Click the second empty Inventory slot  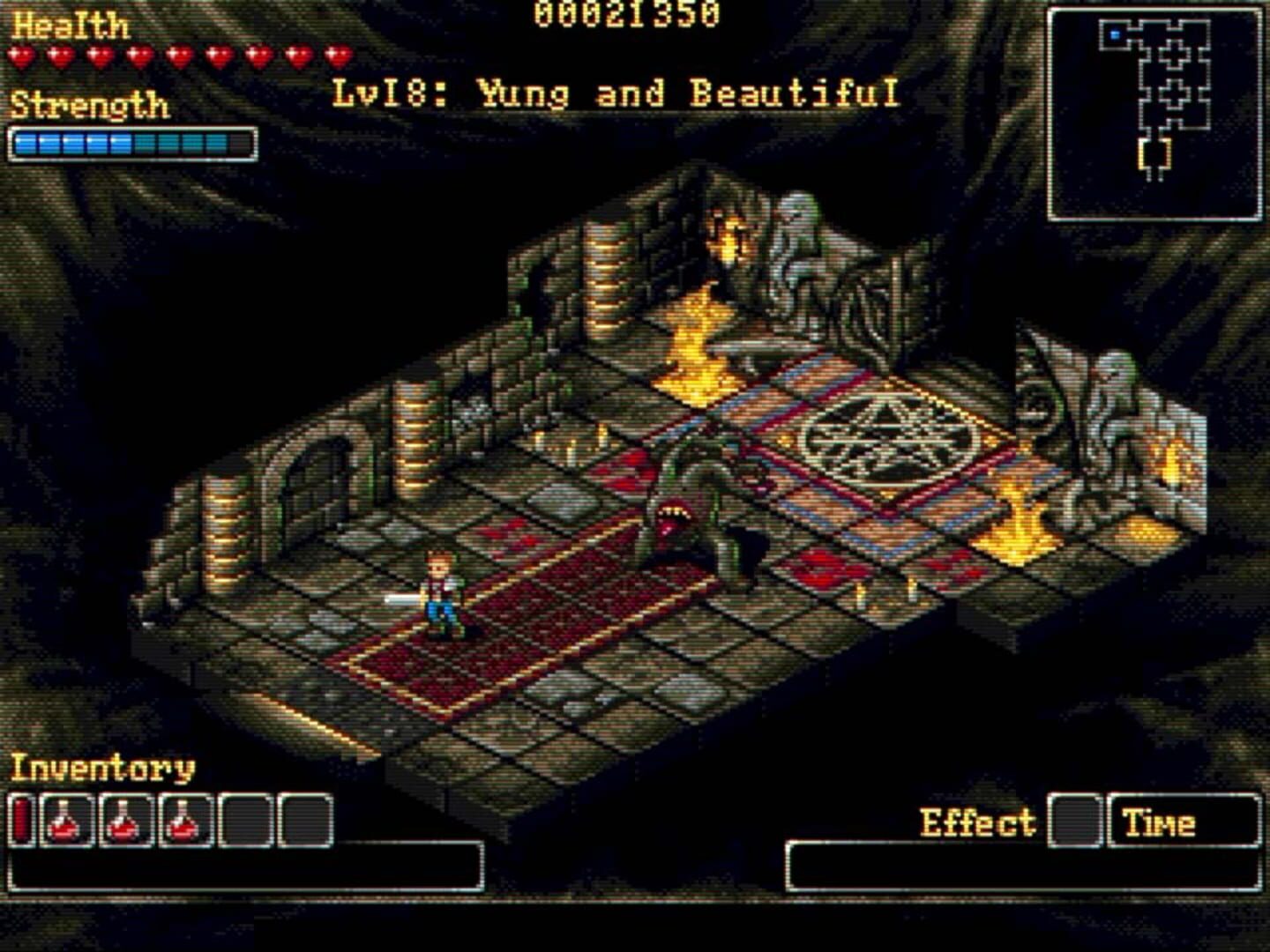[x=305, y=822]
